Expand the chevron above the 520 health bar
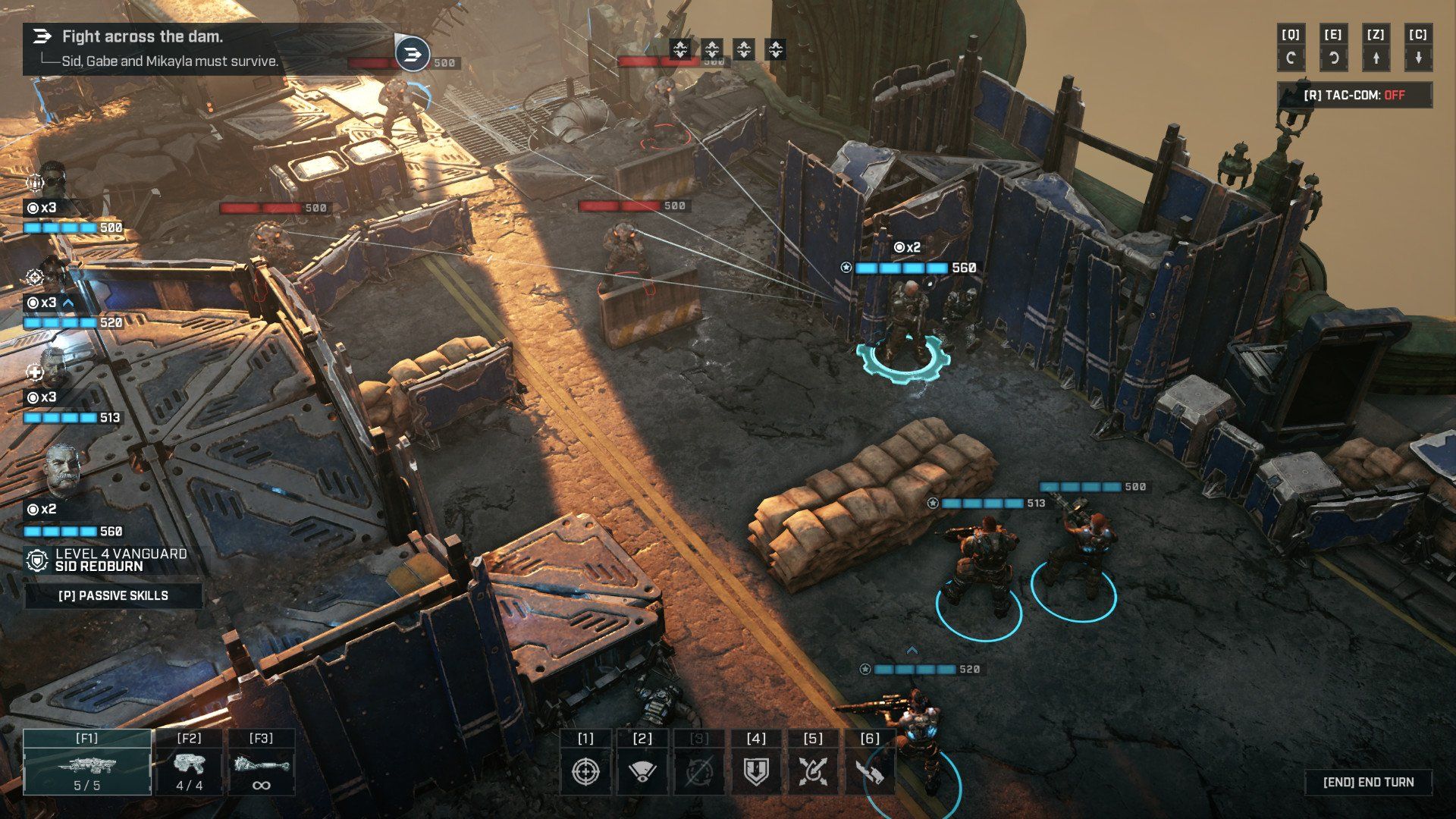Image resolution: width=1456 pixels, height=819 pixels. coord(69,302)
